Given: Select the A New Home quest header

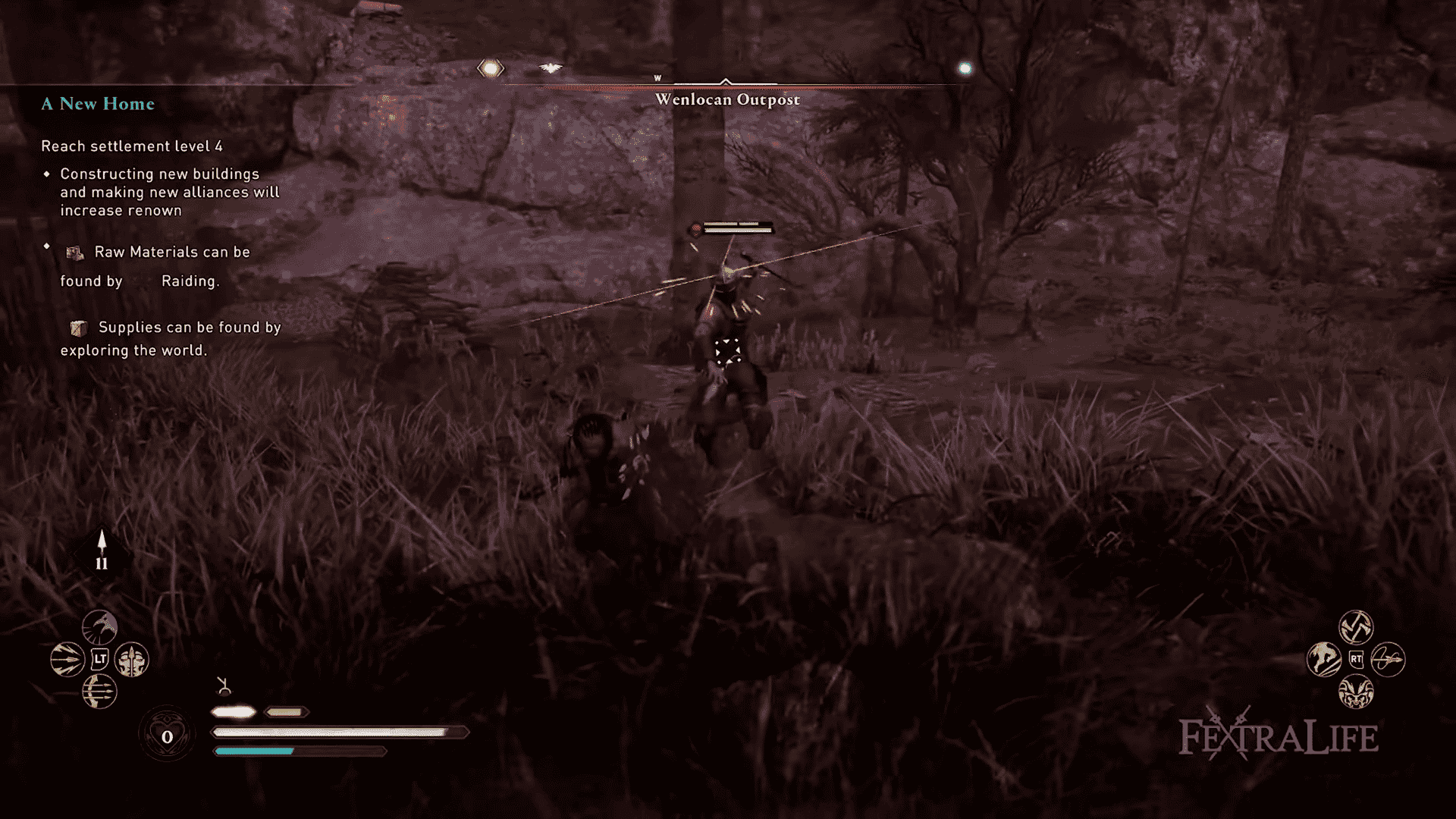Looking at the screenshot, I should click(98, 104).
